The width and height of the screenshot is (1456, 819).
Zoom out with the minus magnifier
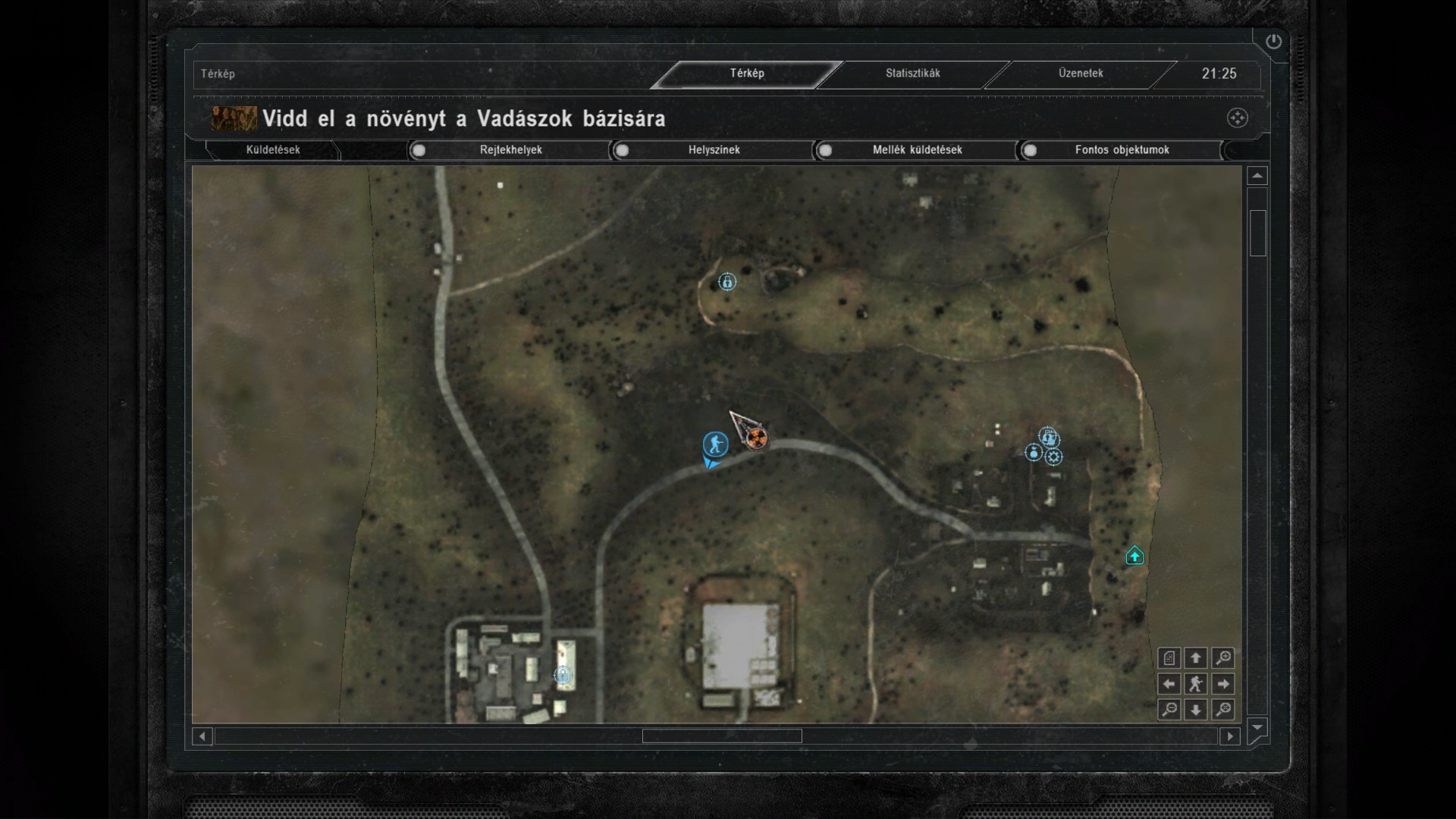pos(1169,710)
